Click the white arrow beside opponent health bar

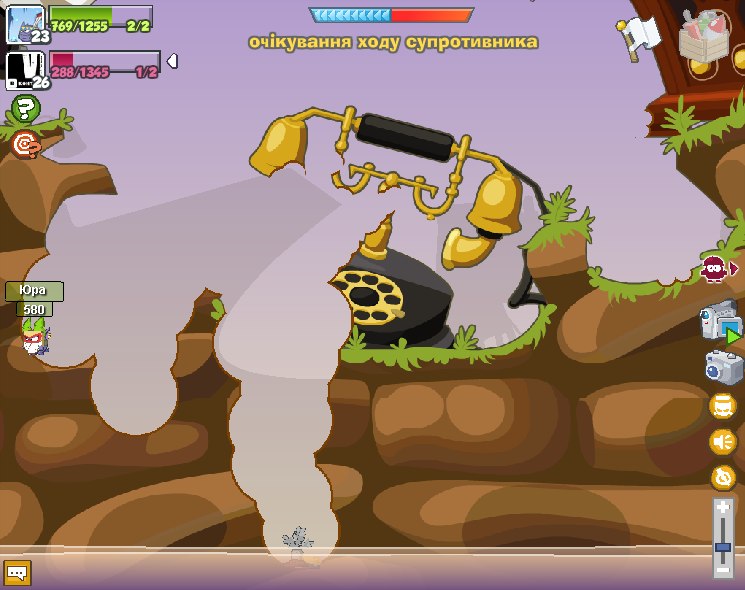[172, 62]
